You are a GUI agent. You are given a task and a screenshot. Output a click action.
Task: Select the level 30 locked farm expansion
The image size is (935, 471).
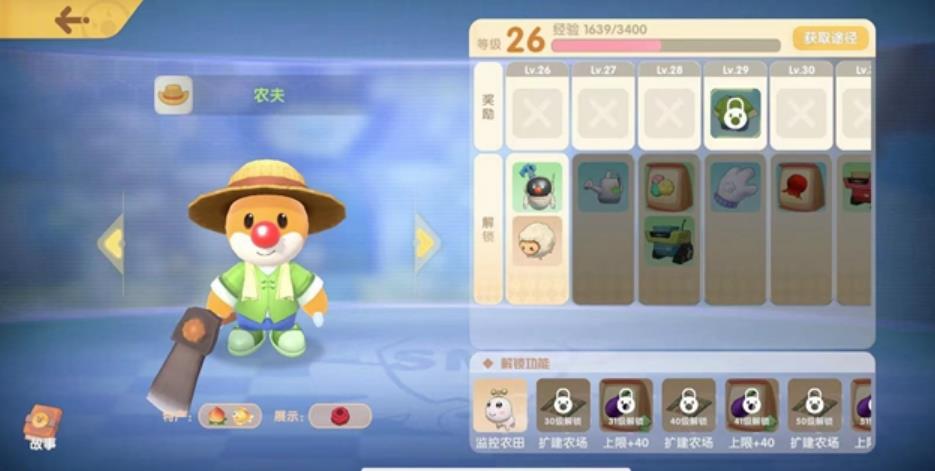tap(563, 406)
